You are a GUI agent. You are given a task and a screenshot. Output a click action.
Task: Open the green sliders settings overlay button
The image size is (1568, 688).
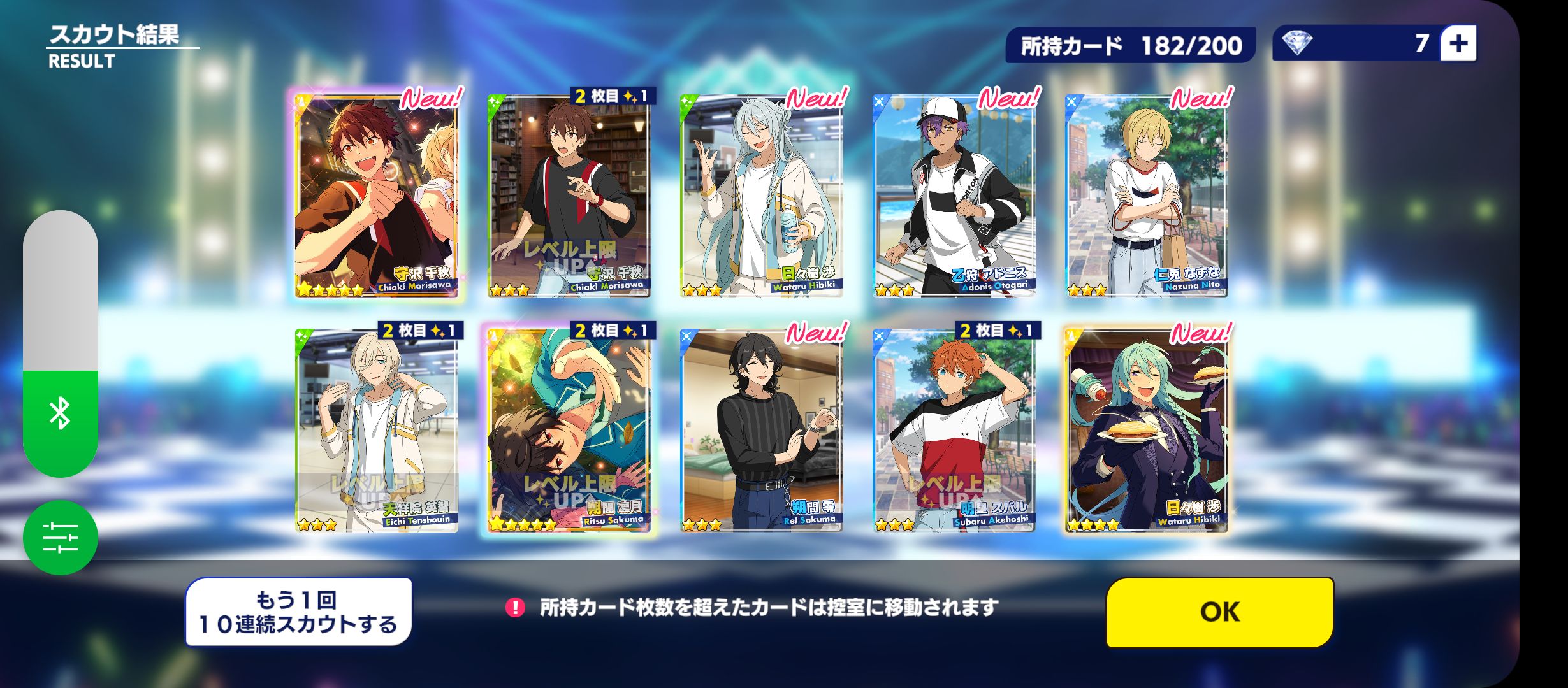coord(61,538)
